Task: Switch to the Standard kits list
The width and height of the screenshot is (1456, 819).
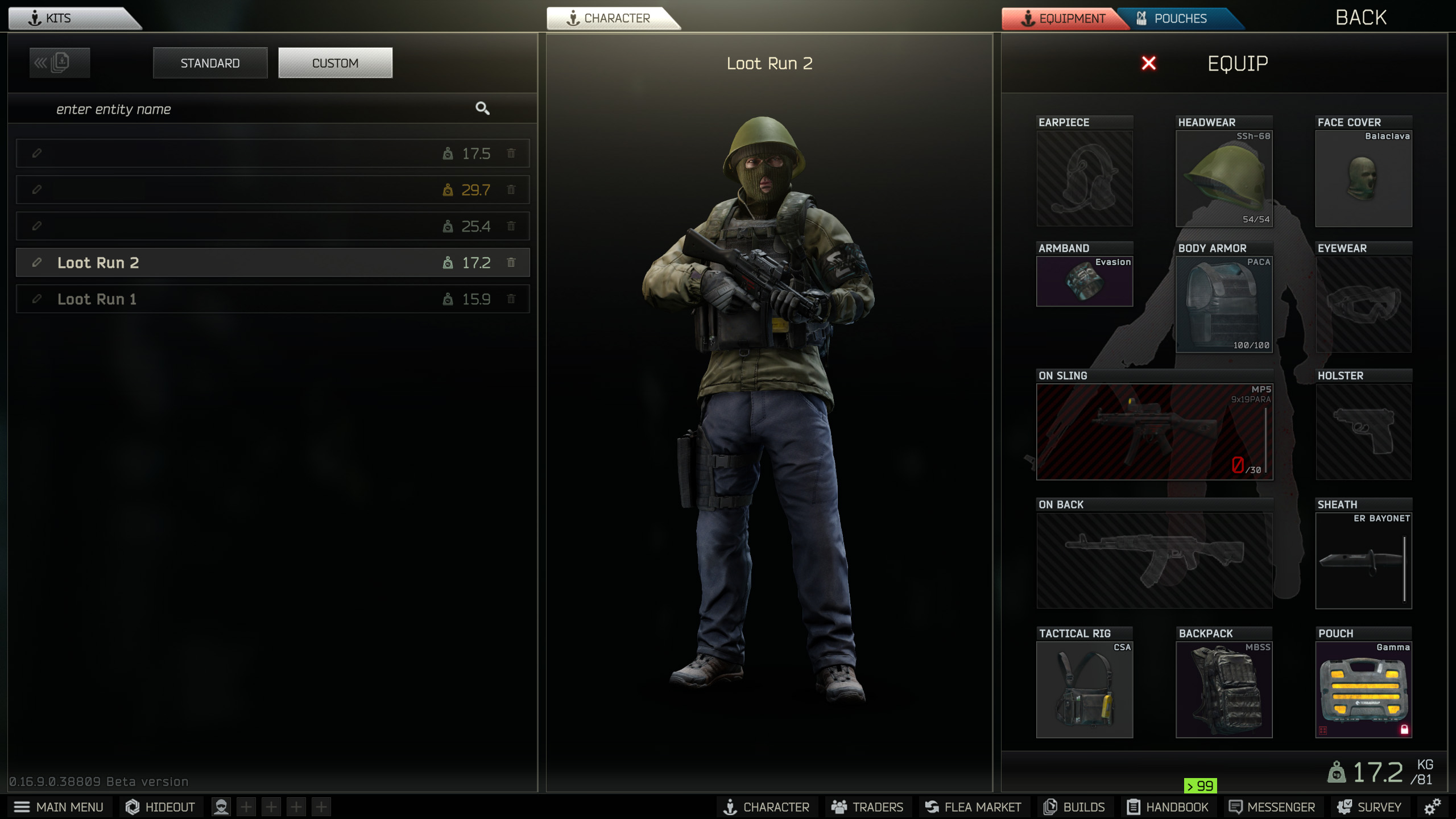Action: tap(210, 63)
